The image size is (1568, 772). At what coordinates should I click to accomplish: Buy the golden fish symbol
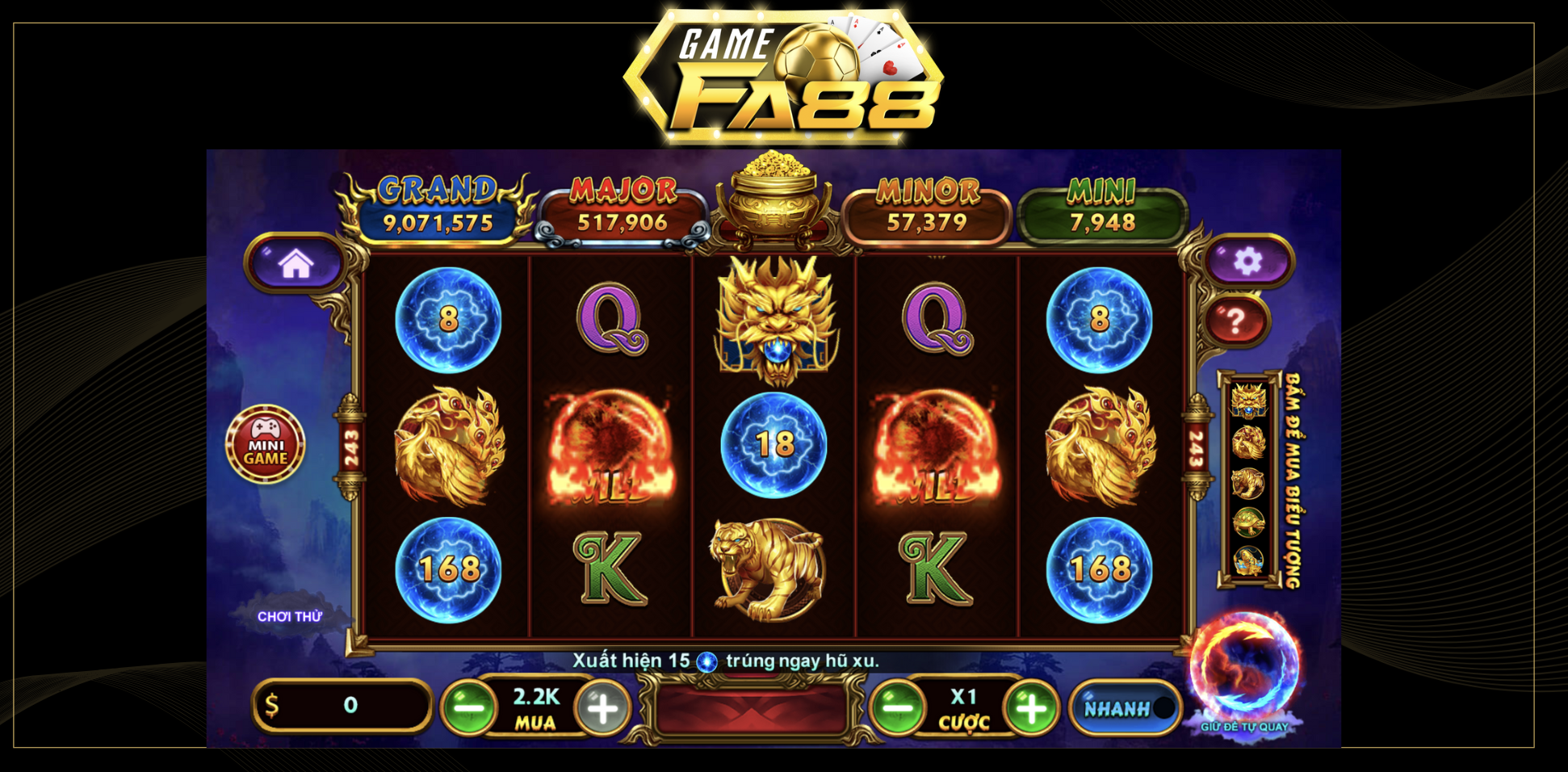point(1248,560)
